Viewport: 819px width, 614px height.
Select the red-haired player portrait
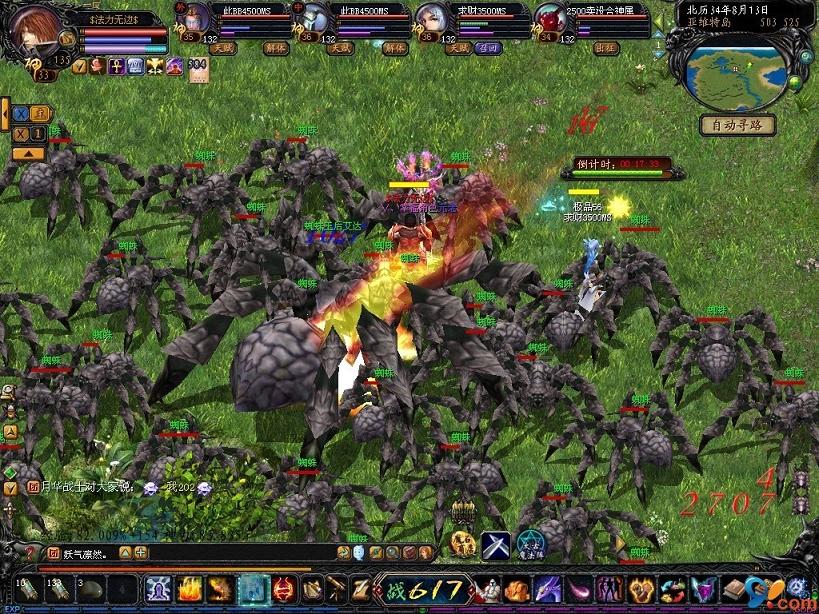coord(39,36)
